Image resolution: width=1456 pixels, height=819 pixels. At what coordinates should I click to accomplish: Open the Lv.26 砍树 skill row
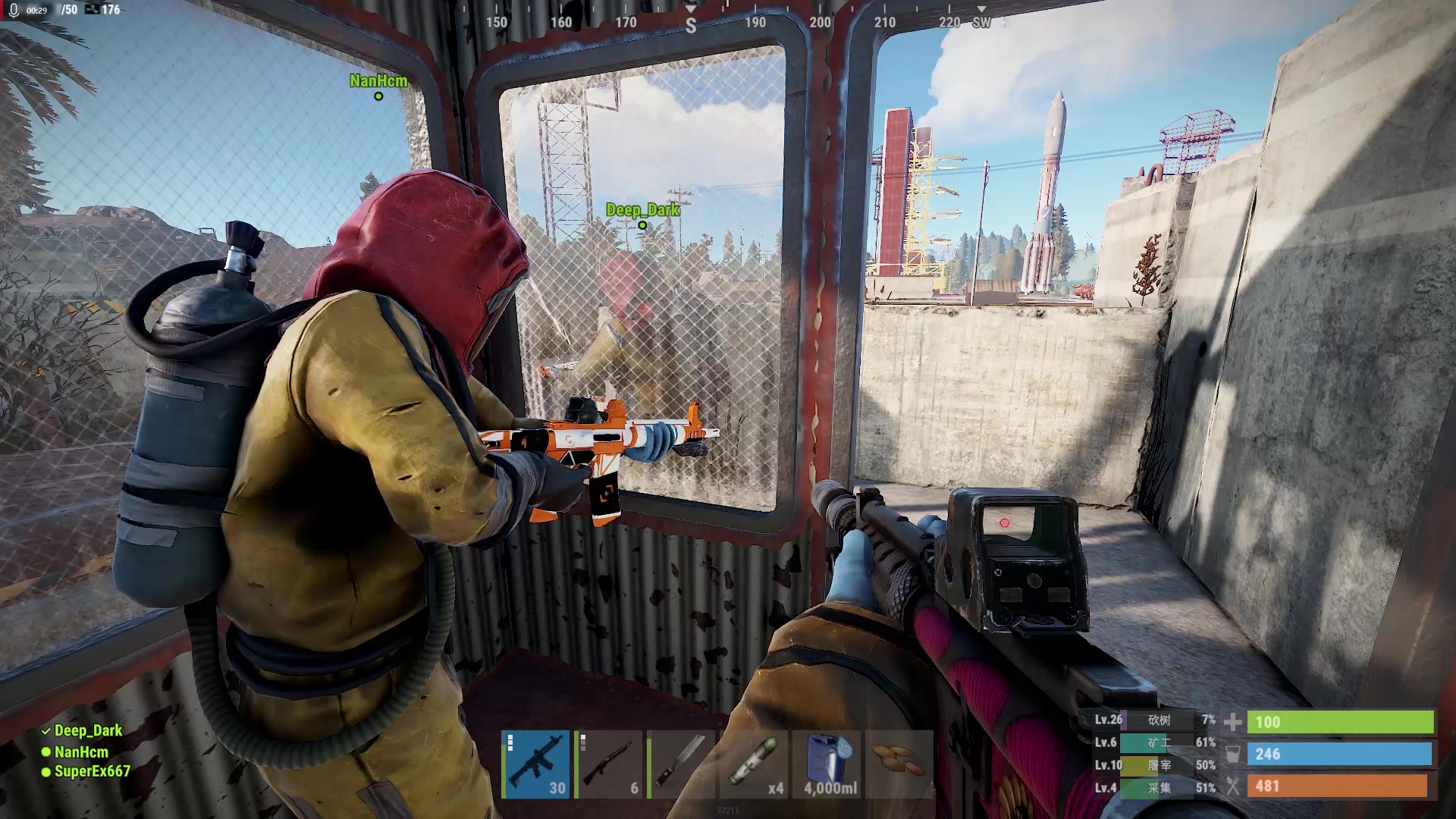pyautogui.click(x=1154, y=720)
